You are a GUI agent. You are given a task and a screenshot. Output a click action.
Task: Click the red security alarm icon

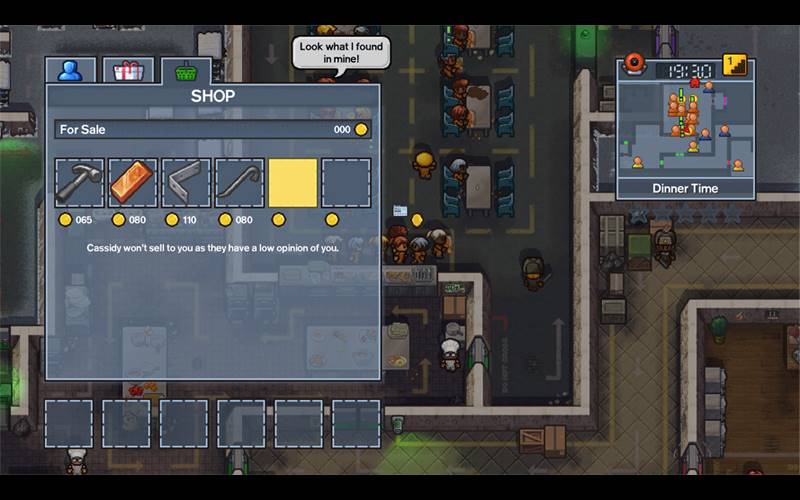pyautogui.click(x=636, y=66)
